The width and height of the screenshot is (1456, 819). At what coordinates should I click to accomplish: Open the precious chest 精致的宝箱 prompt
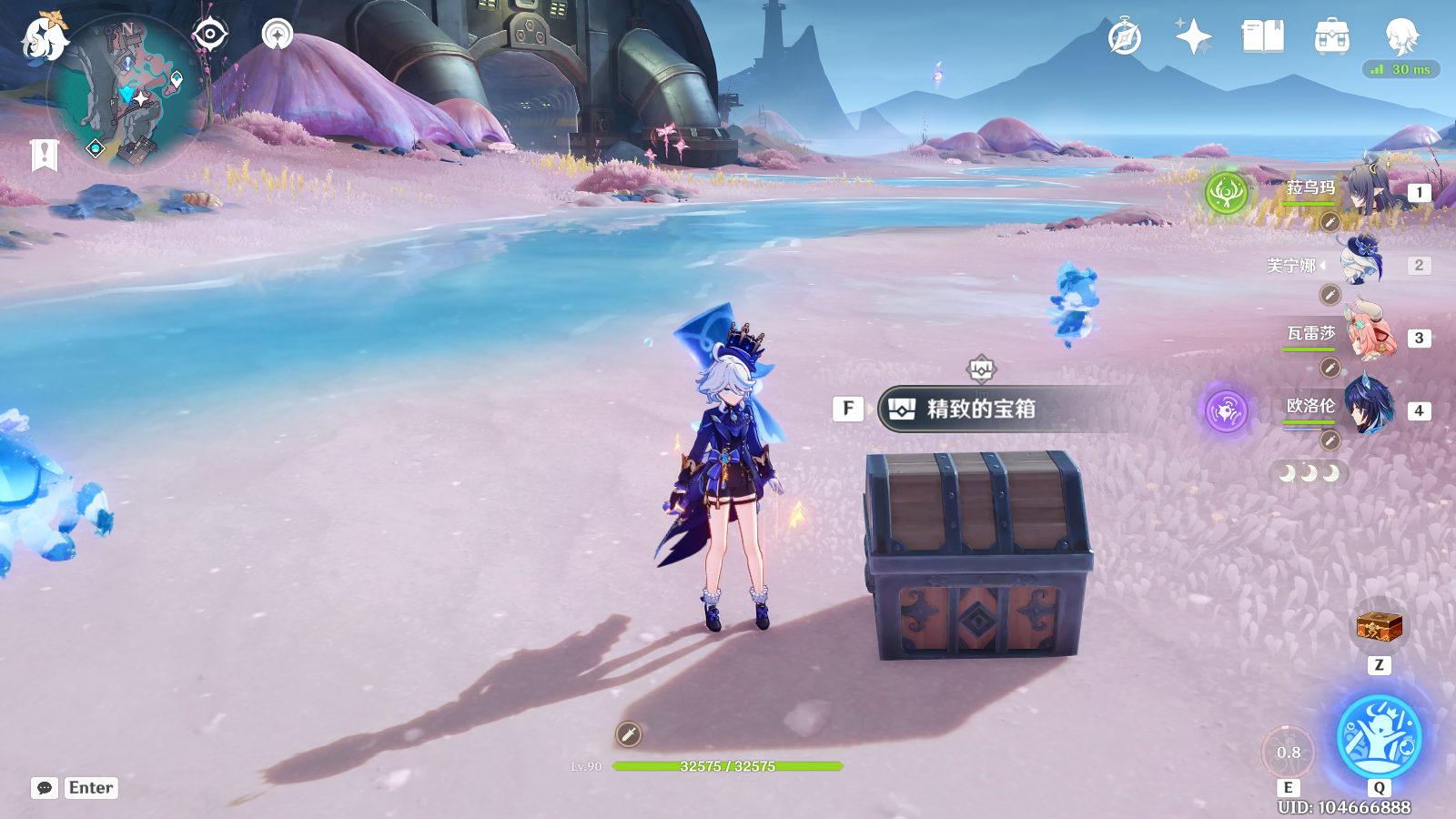coord(979,409)
